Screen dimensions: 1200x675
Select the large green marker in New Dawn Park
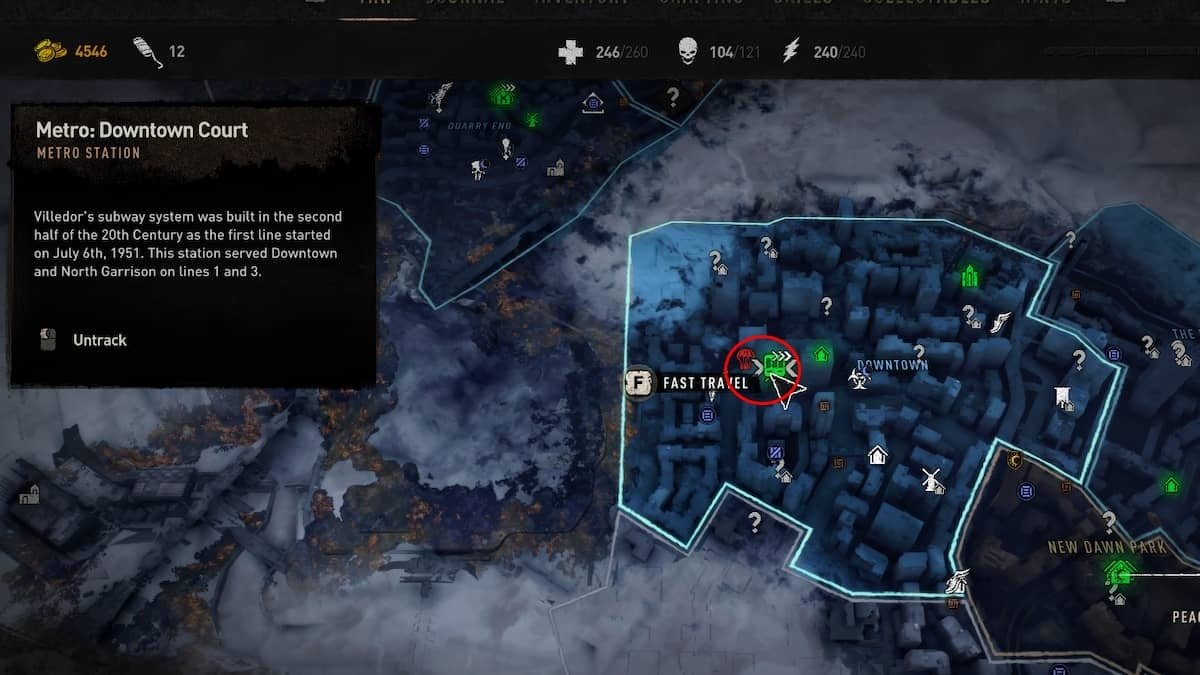1119,572
